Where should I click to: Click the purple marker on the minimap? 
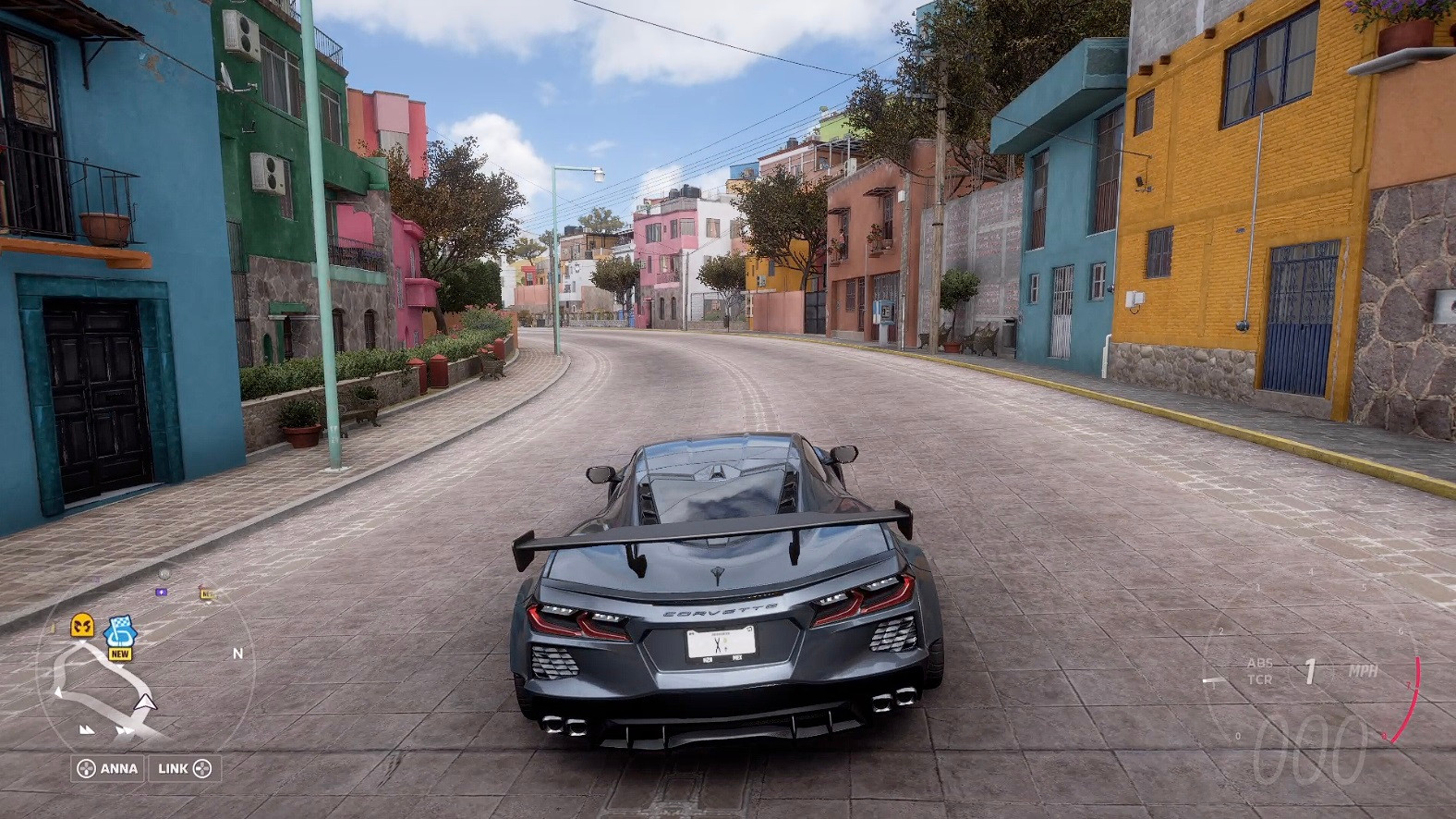pyautogui.click(x=162, y=592)
